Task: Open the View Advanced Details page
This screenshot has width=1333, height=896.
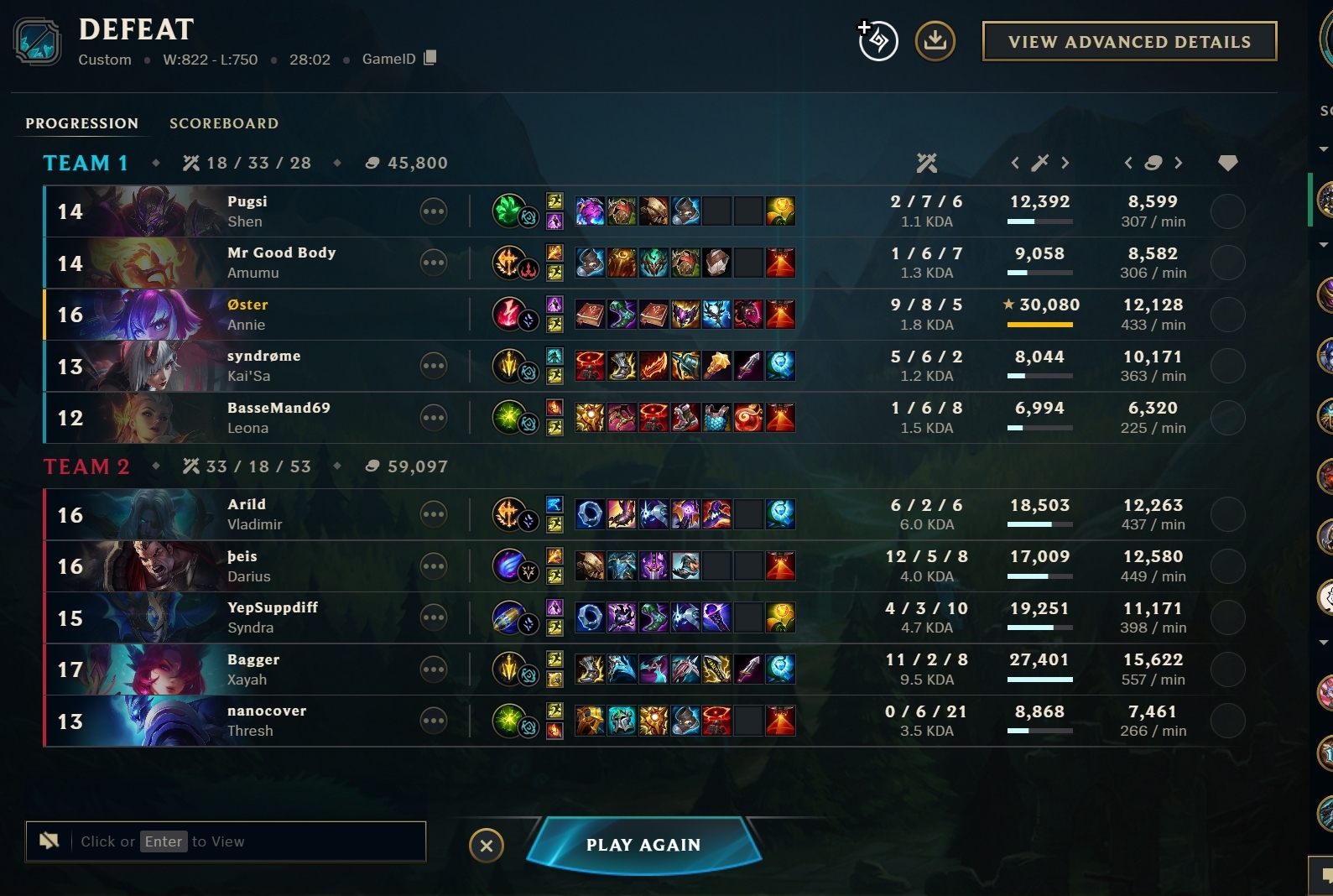Action: (x=1129, y=42)
